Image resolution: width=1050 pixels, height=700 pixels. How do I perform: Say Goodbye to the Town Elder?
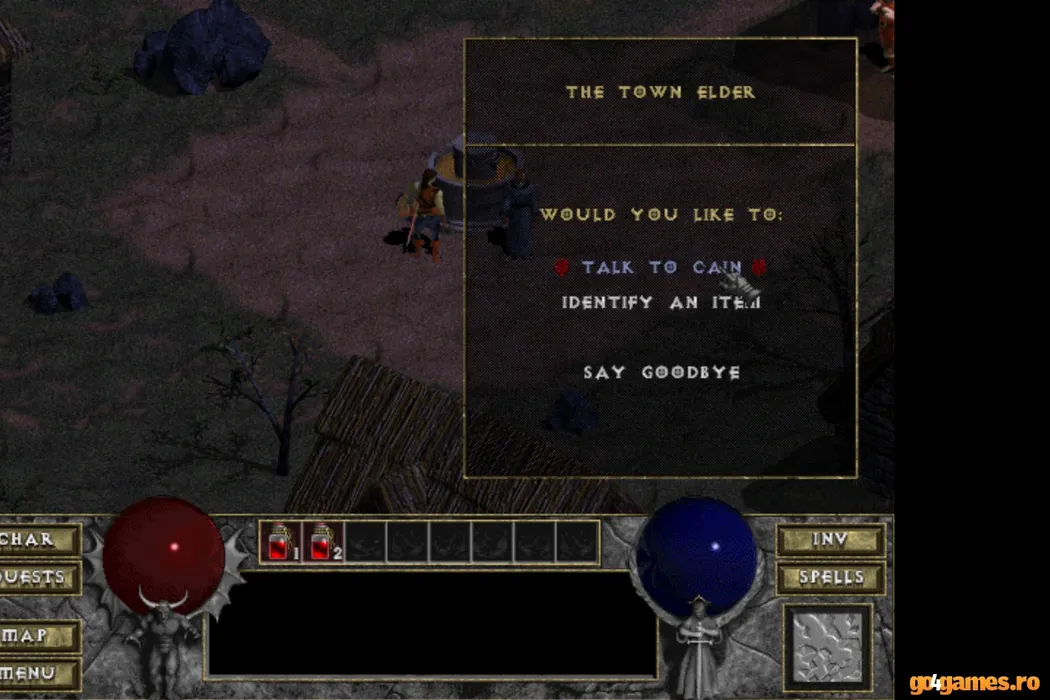(661, 372)
